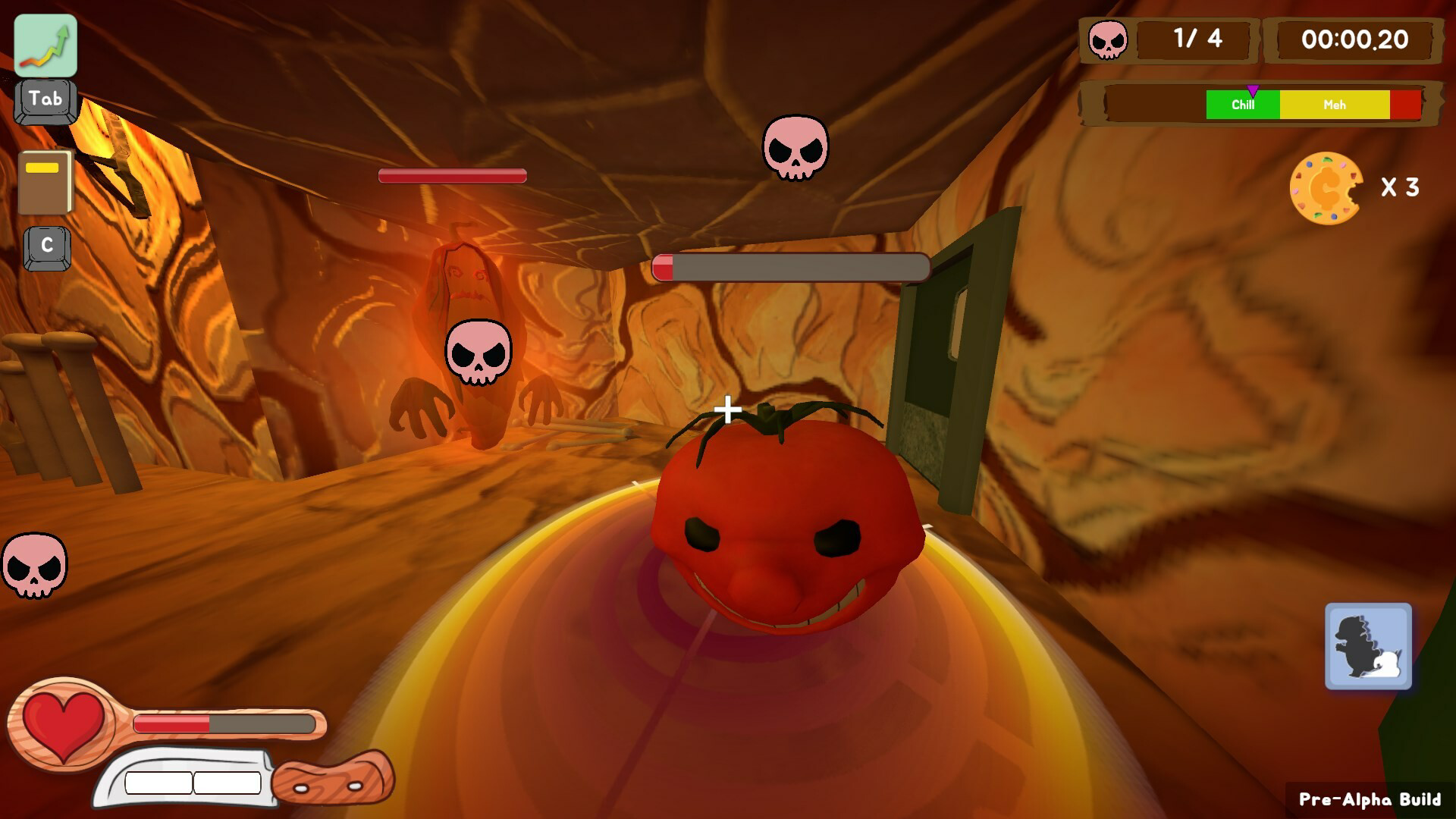Click the Meh segment of the mood bar
1456x819 pixels.
pyautogui.click(x=1335, y=105)
